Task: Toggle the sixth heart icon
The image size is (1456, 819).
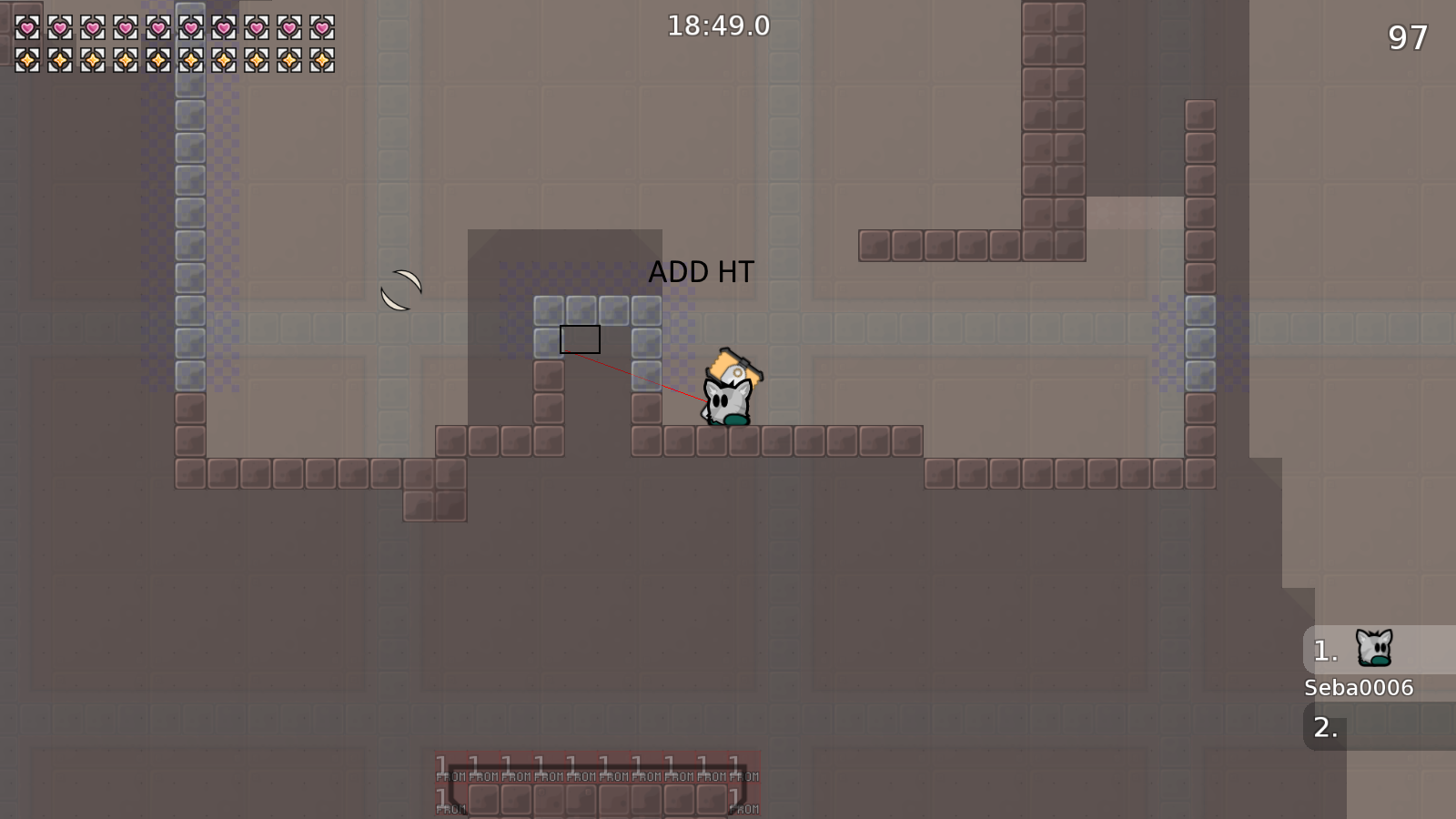Action: coord(192,27)
